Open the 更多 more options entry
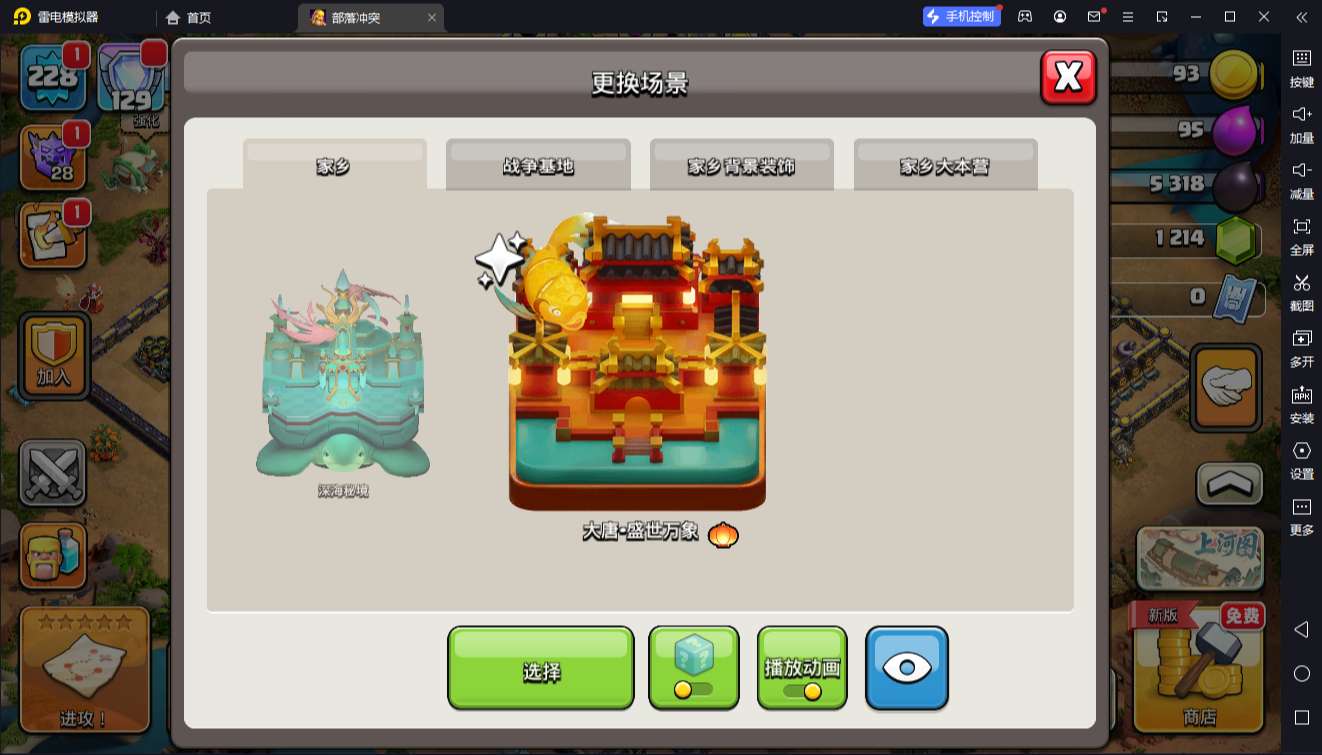This screenshot has width=1322, height=755. coord(1303,513)
